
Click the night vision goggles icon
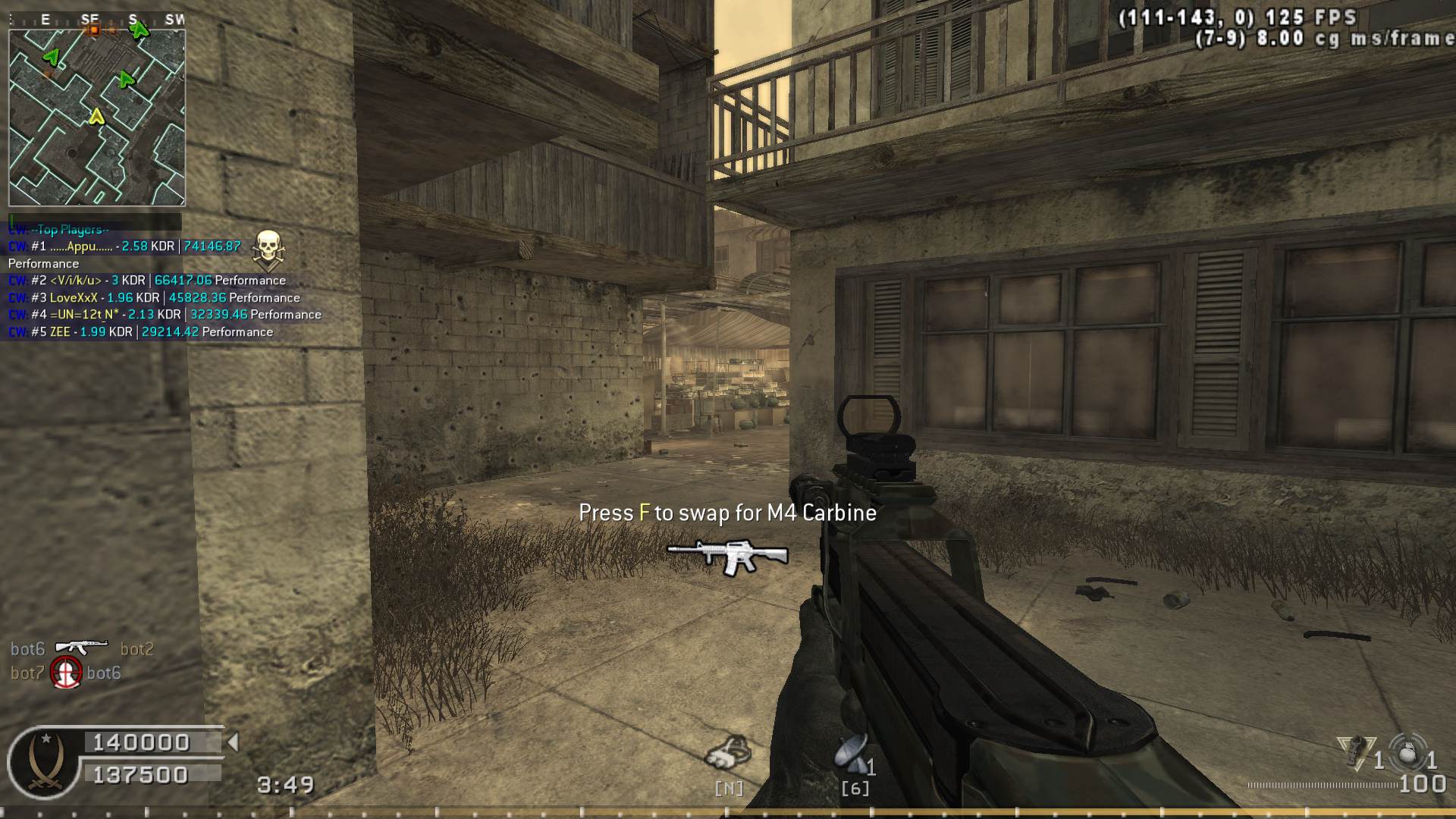[x=729, y=752]
